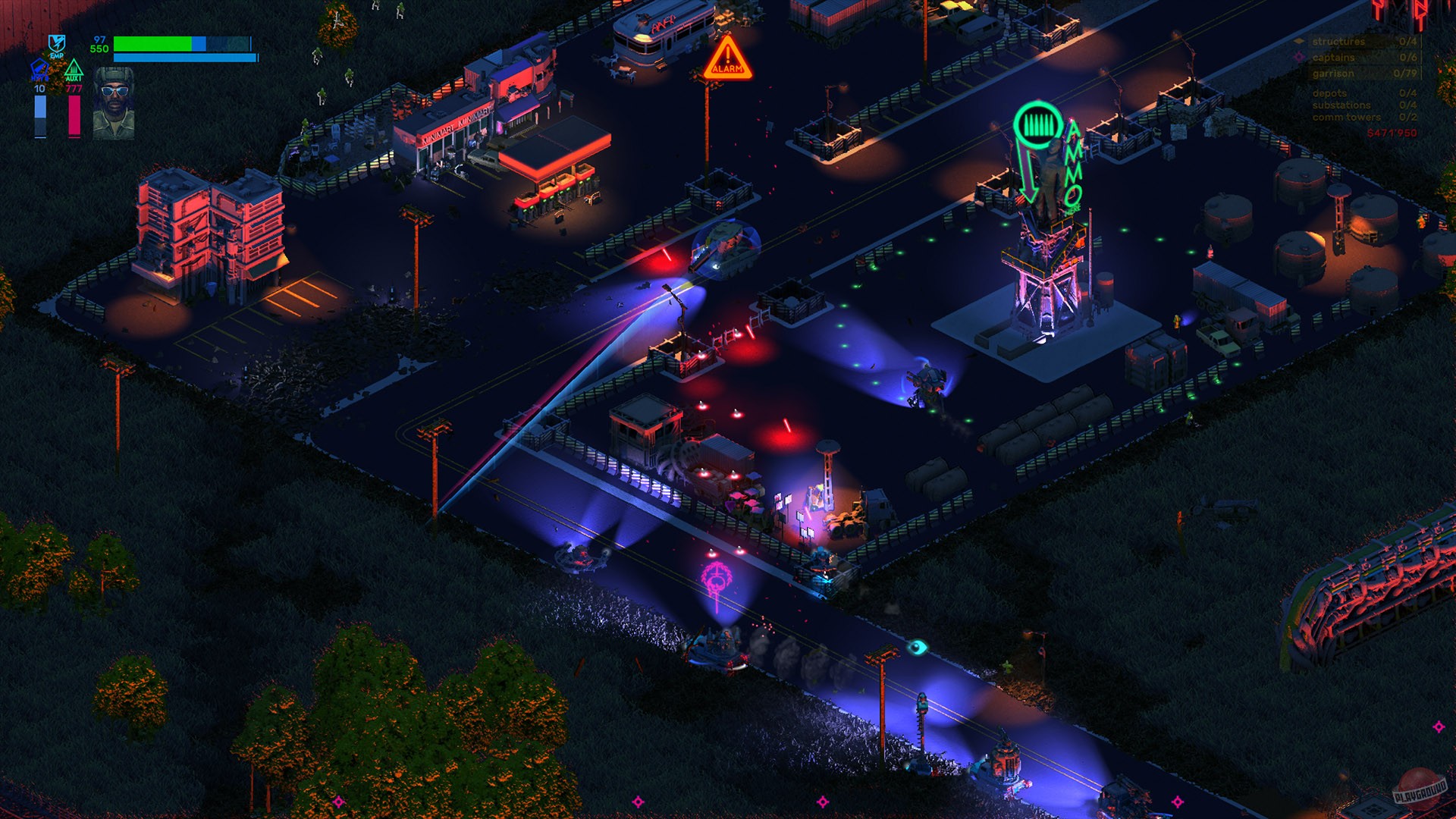The width and height of the screenshot is (1456, 819).
Task: Toggle the depots counter visibility
Action: [x=1329, y=93]
